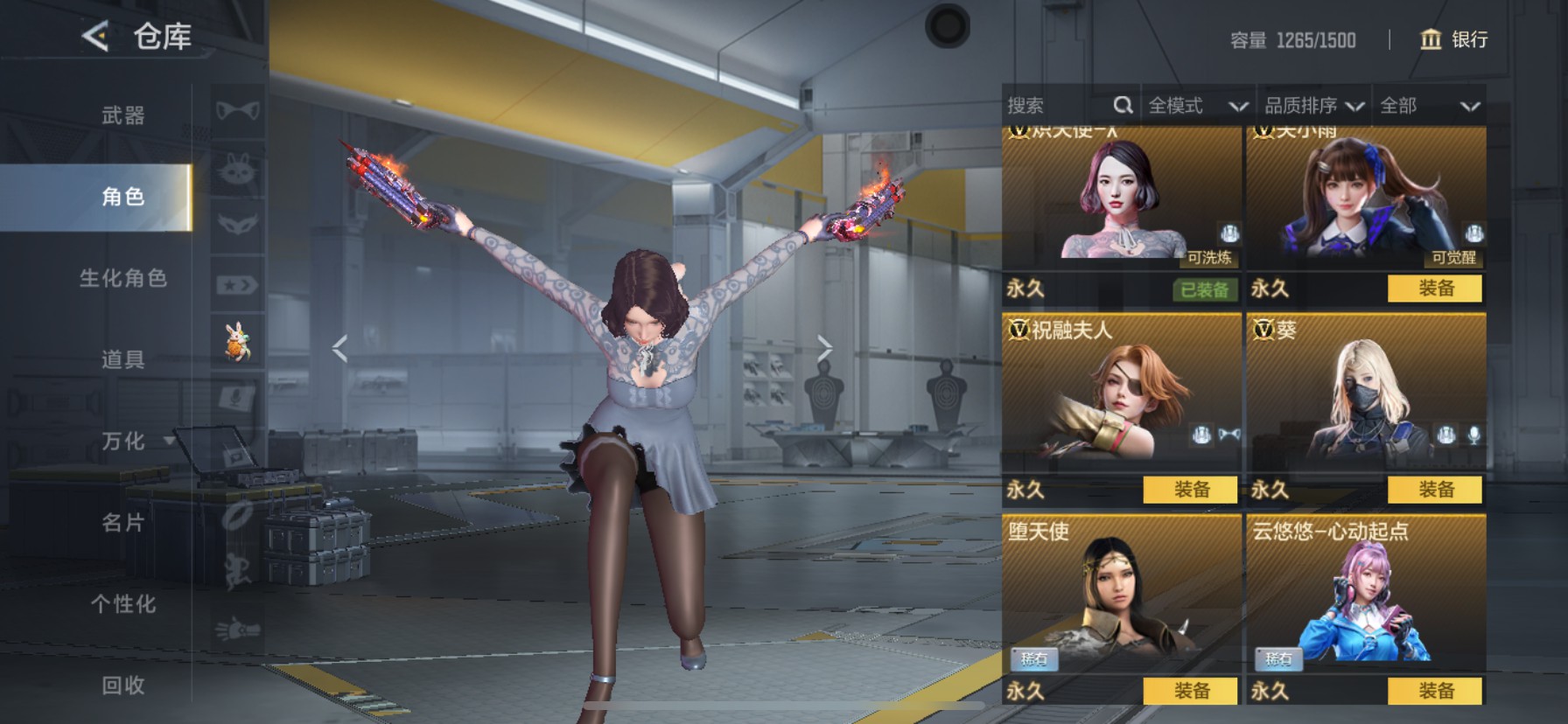The image size is (1568, 724).
Task: Equip the 祝融夫人 character
Action: coord(1190,490)
